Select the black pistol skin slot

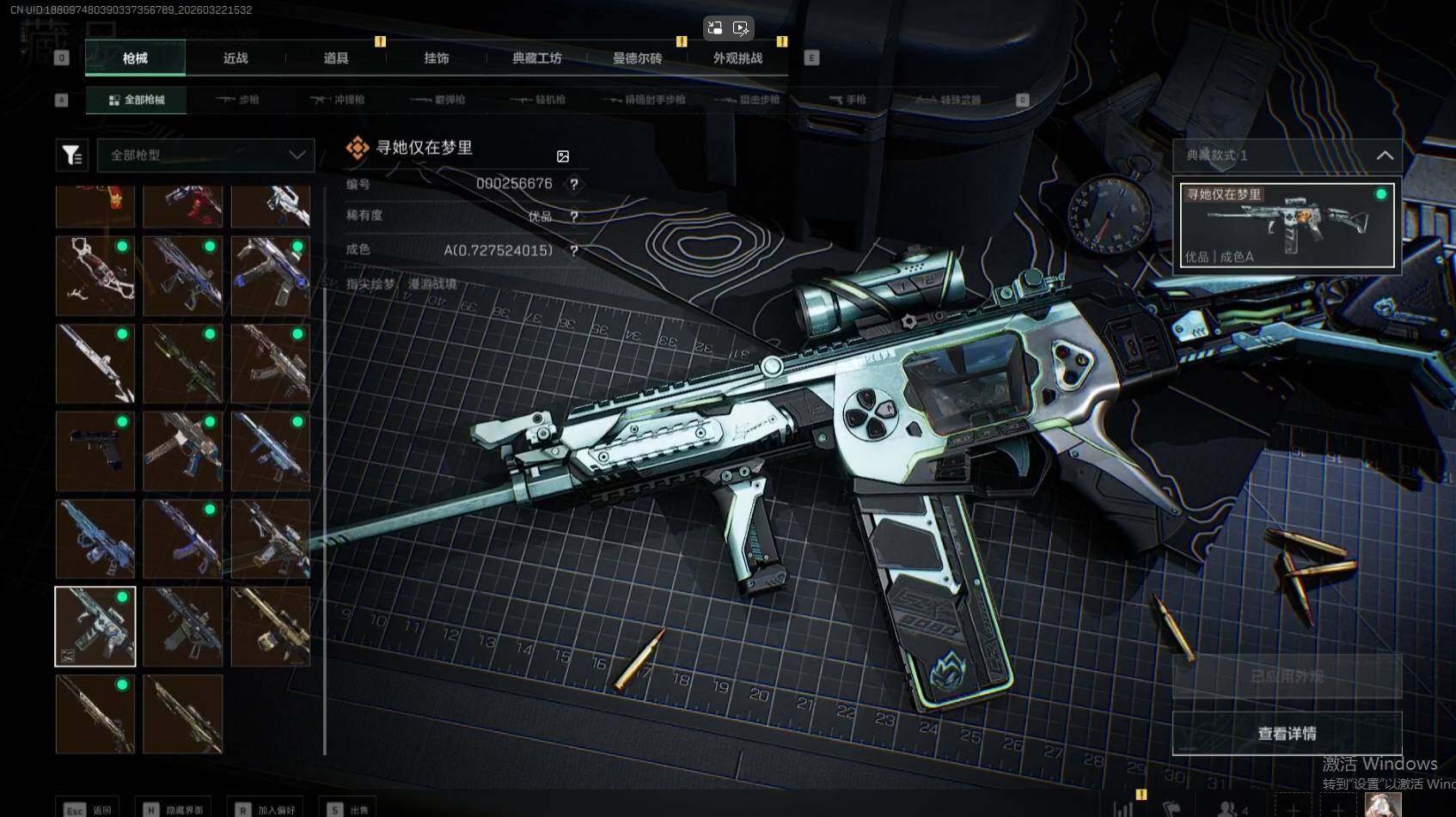(95, 451)
